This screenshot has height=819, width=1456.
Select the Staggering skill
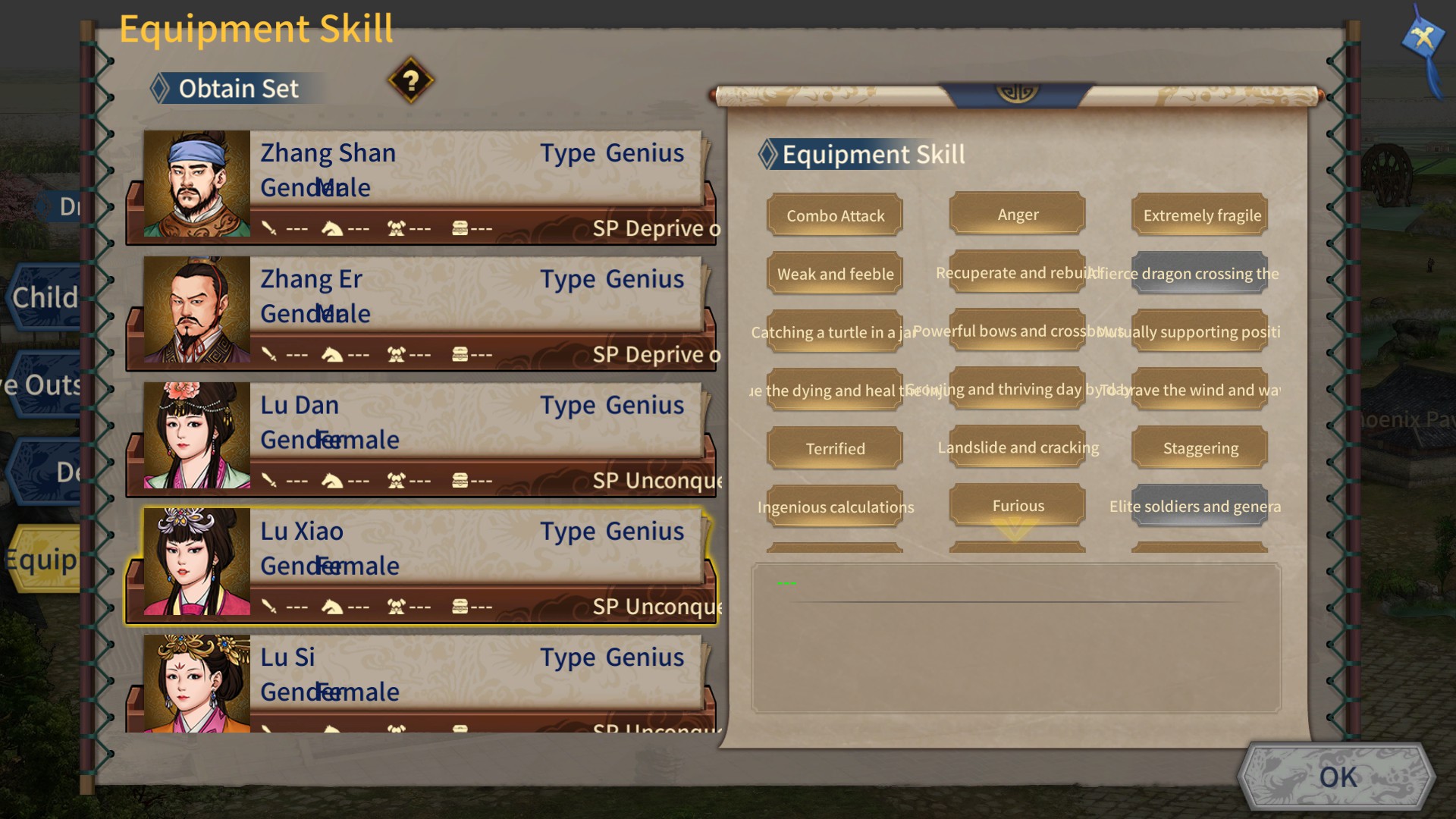pyautogui.click(x=1200, y=448)
